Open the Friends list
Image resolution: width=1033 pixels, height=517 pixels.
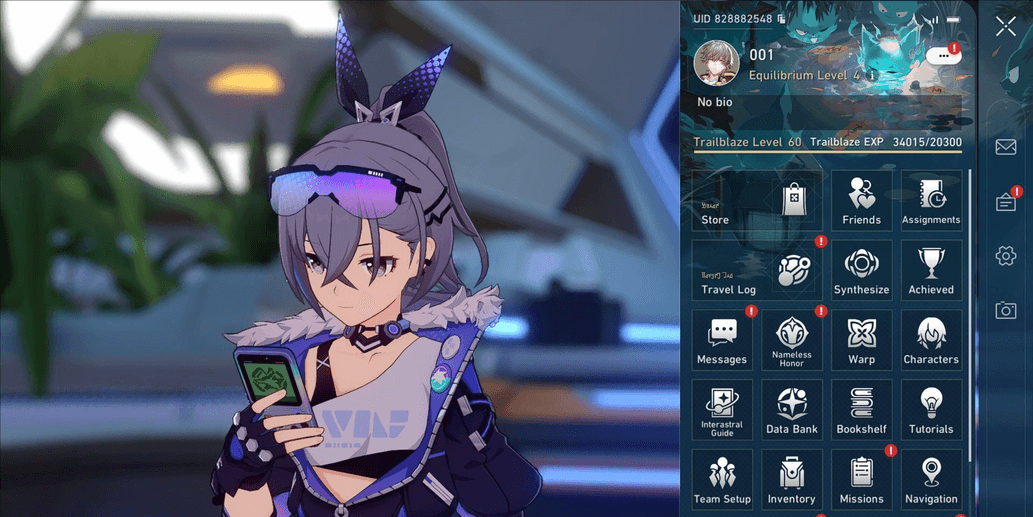(861, 201)
